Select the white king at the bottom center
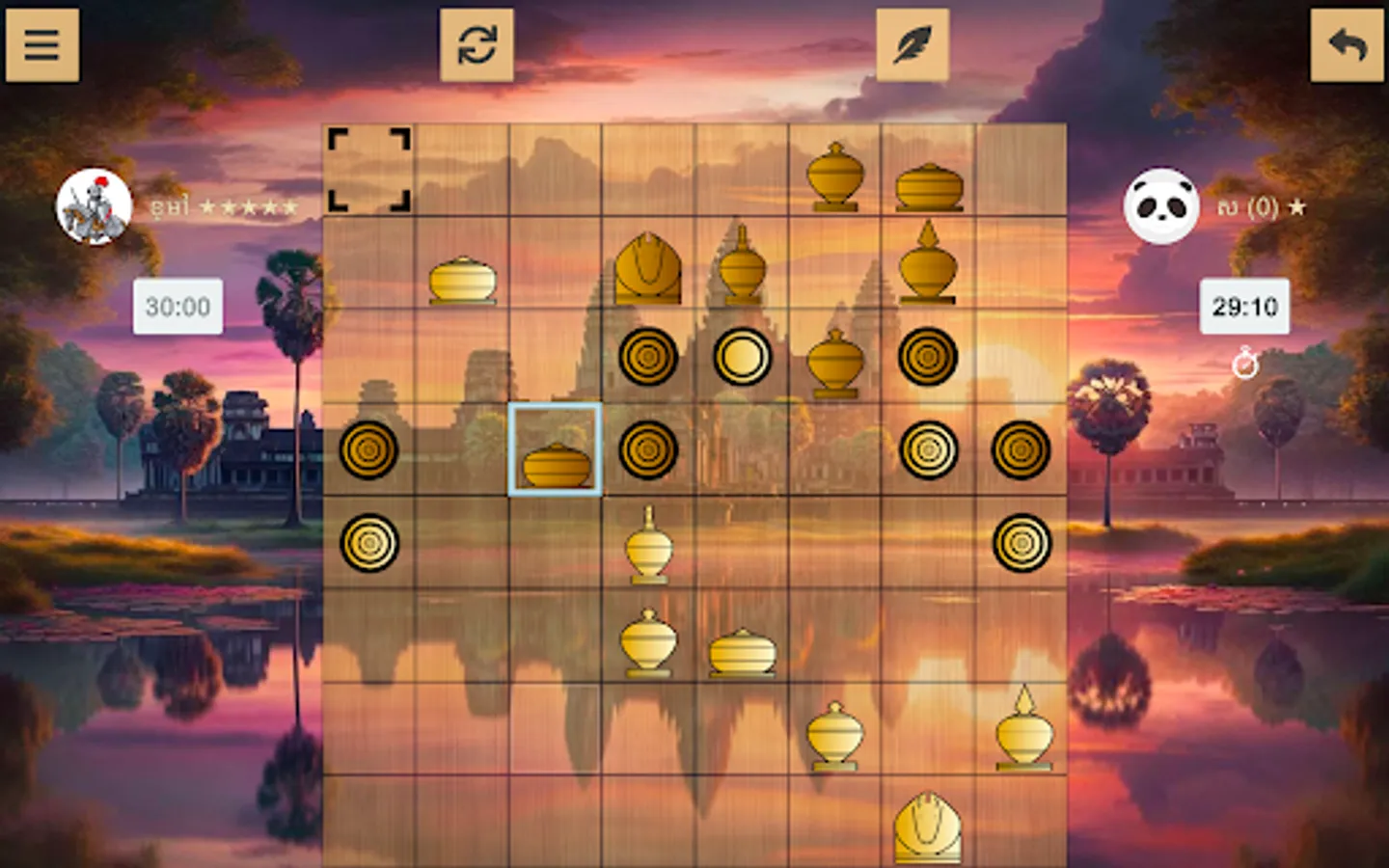This screenshot has width=1389, height=868. [928, 831]
